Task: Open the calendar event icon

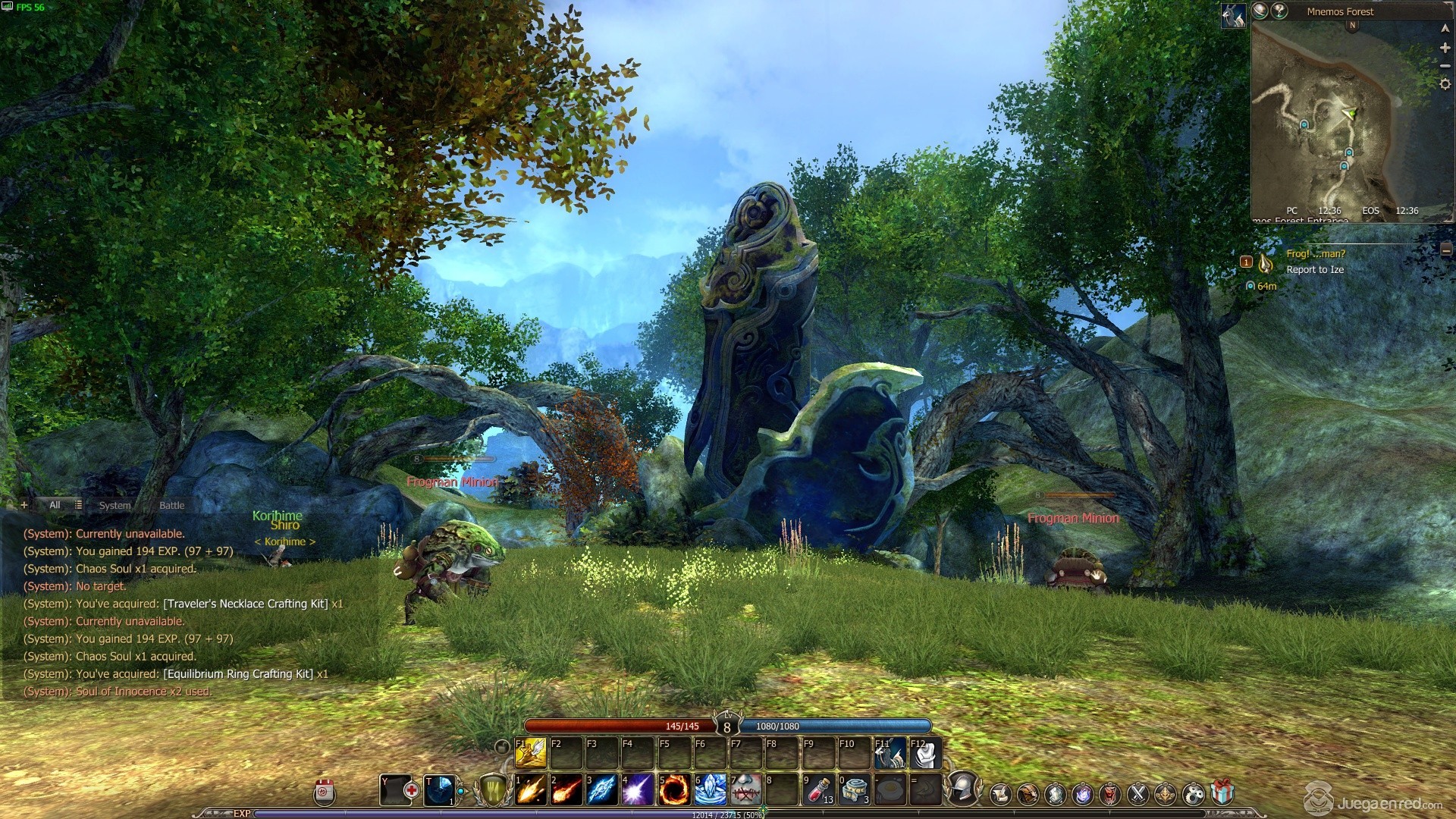Action: pos(325,792)
